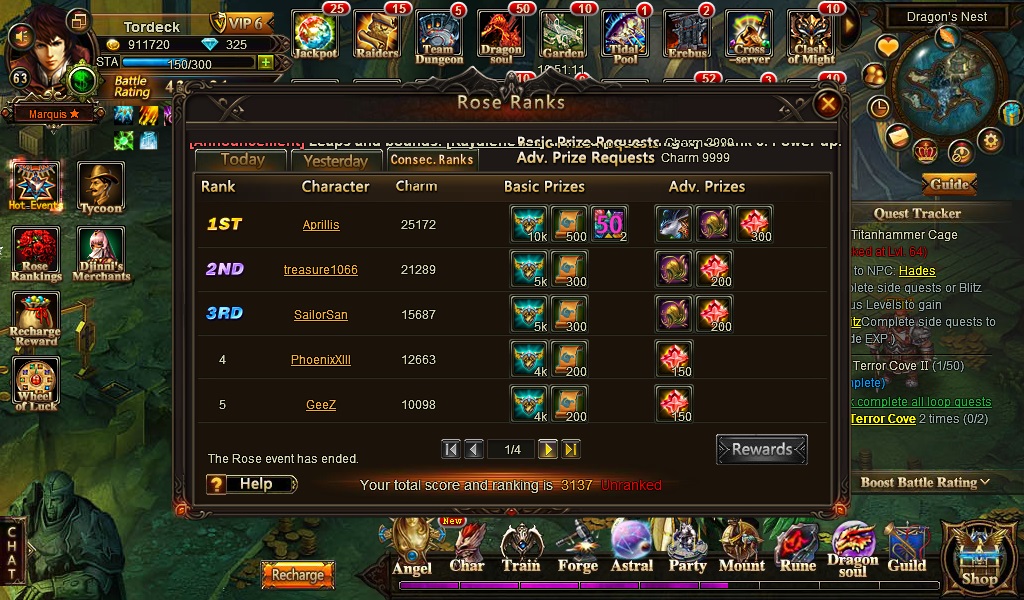Open the Mount menu

(x=741, y=548)
